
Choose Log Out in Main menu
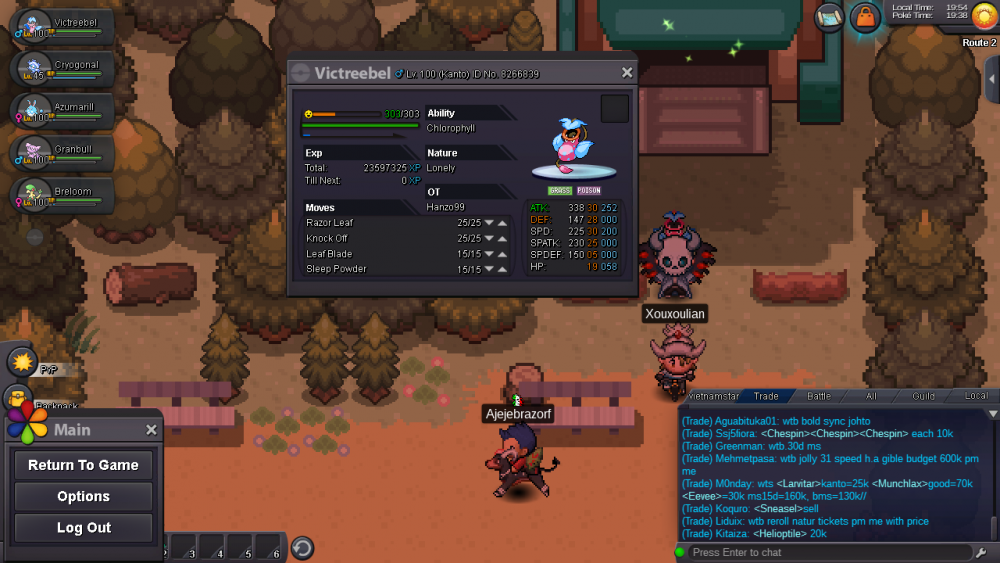[83, 528]
